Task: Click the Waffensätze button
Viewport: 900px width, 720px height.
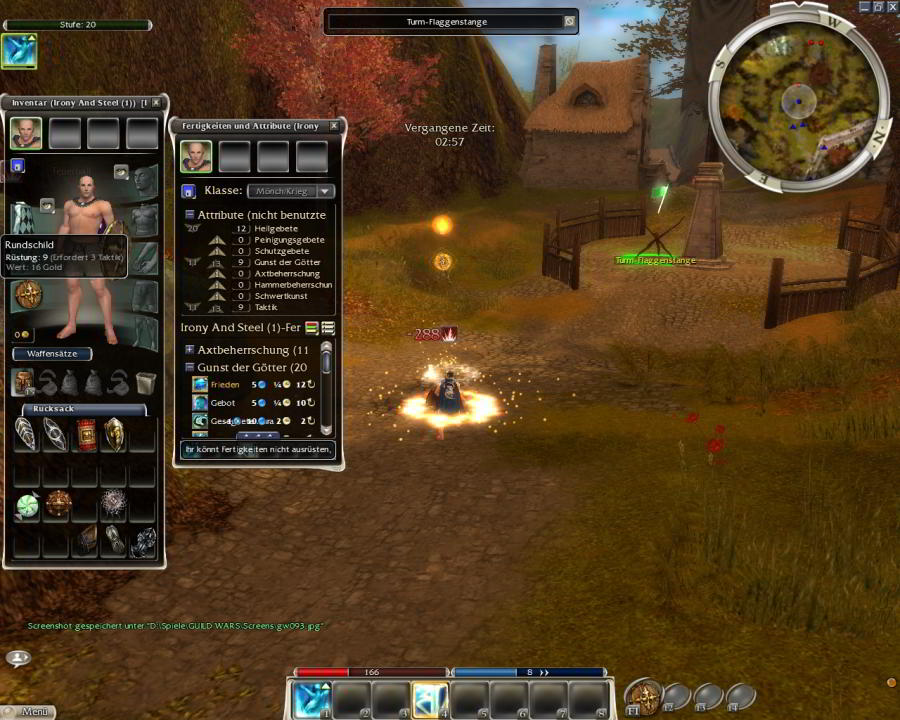Action: click(x=52, y=354)
